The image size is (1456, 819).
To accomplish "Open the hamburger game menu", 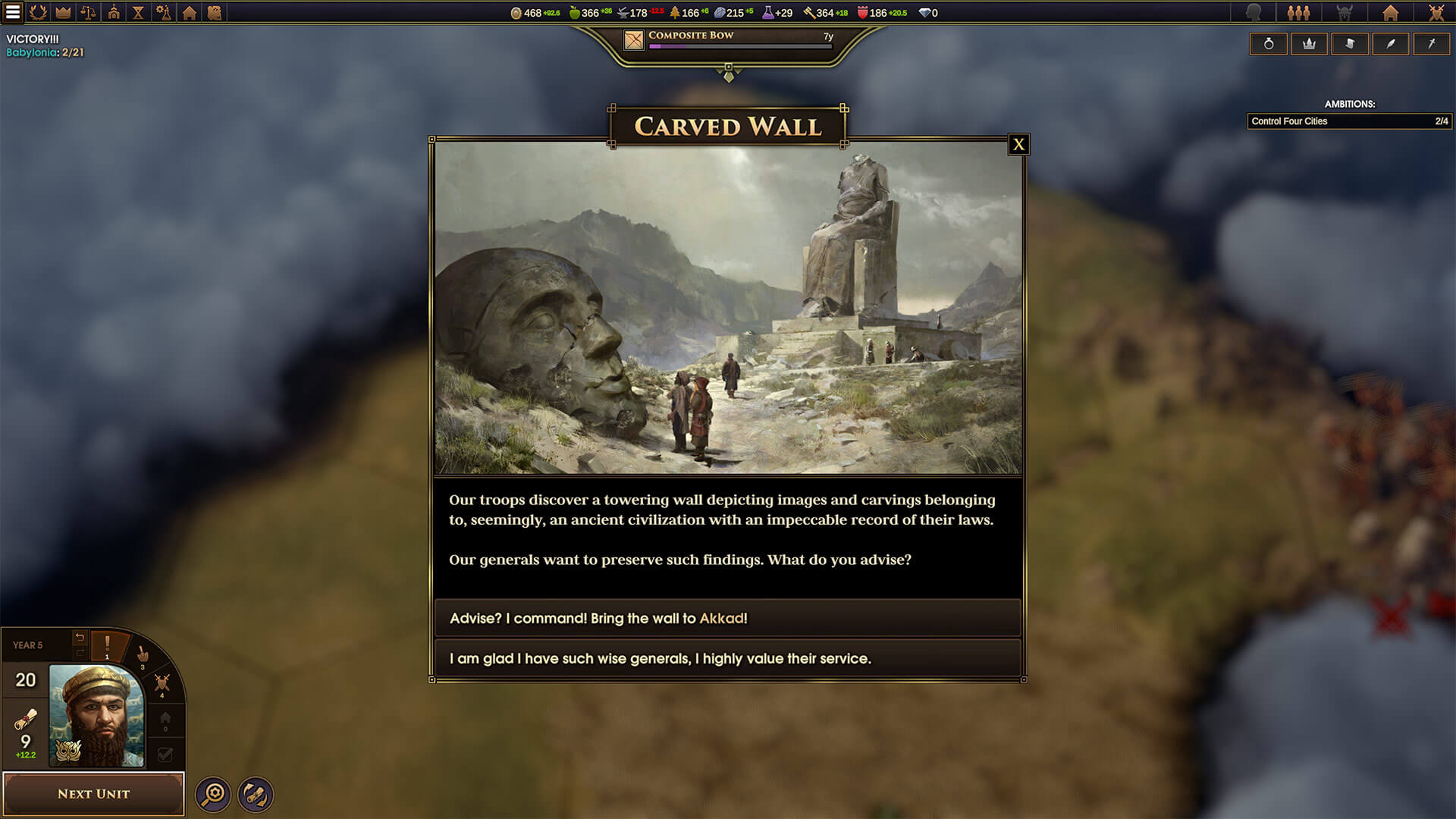I will coord(11,12).
